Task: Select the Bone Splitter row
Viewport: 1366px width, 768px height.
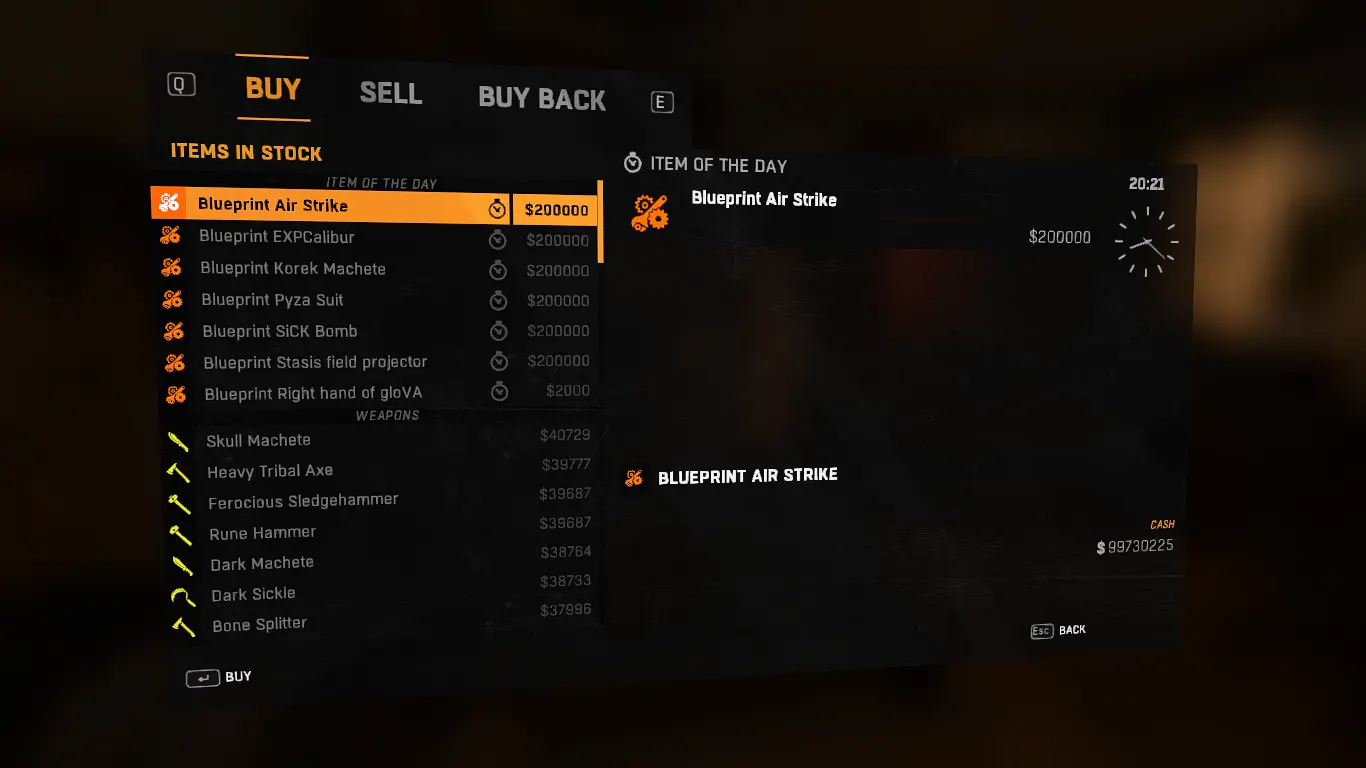Action: tap(259, 625)
